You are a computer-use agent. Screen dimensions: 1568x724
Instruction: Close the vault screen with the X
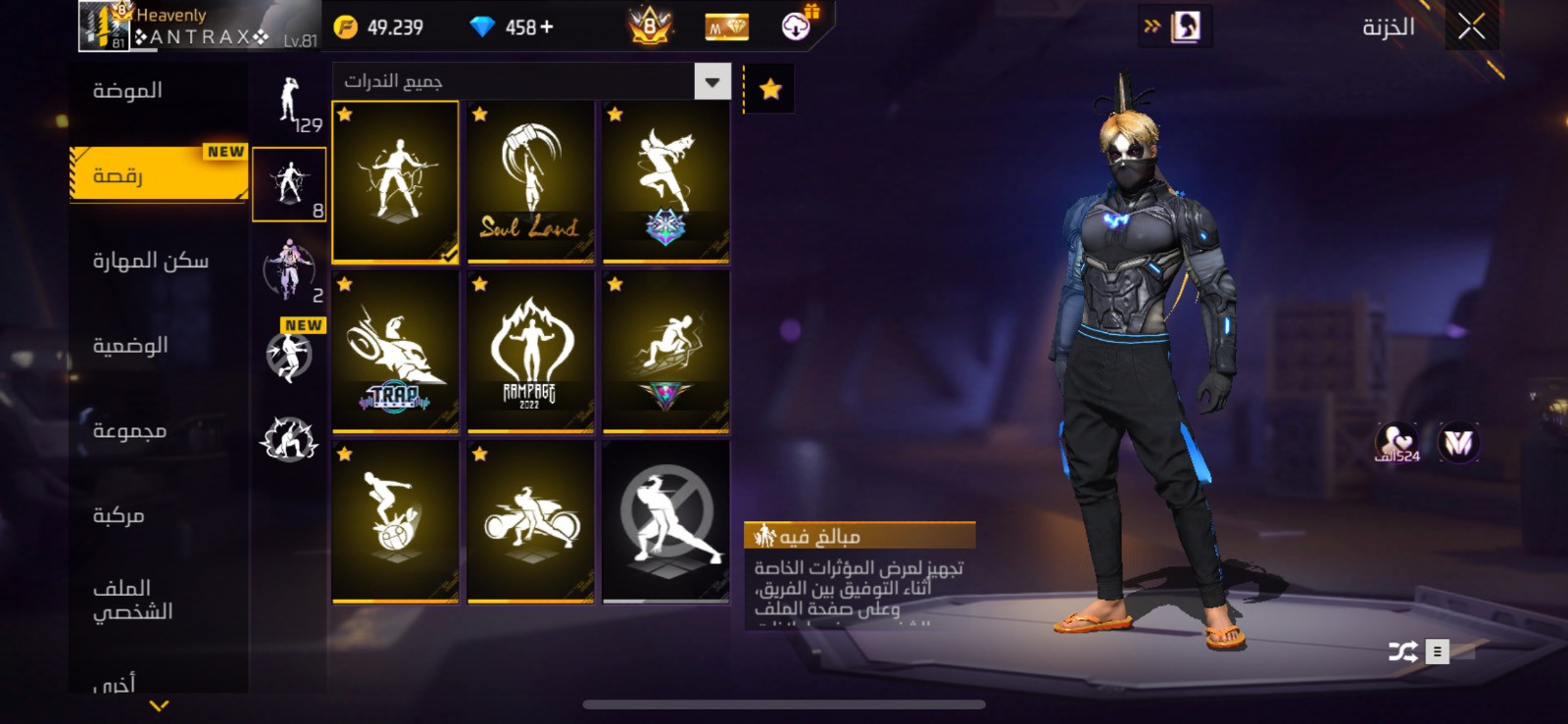point(1470,26)
